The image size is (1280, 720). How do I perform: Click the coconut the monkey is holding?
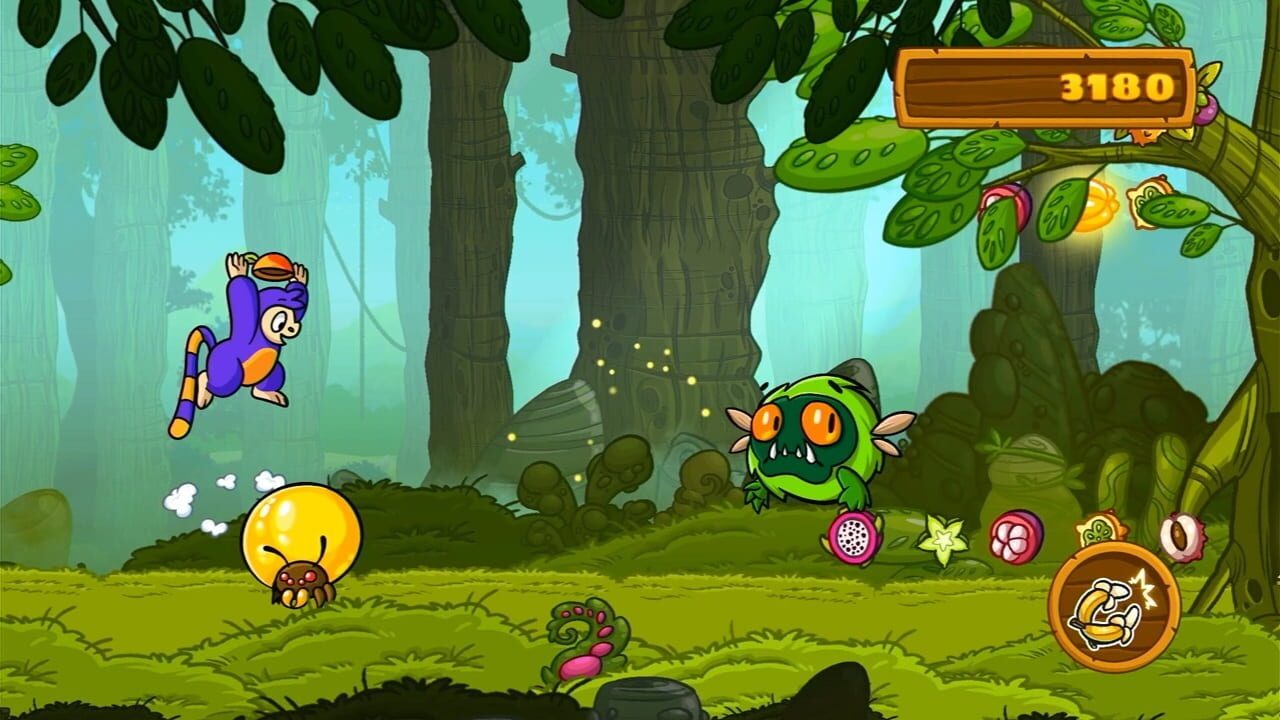pyautogui.click(x=272, y=264)
